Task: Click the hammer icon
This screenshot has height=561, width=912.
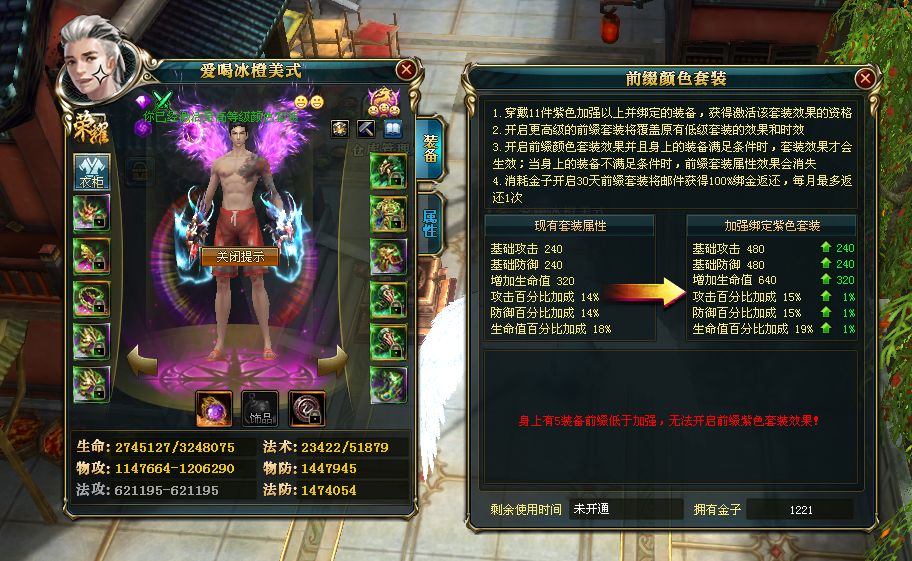Action: (x=366, y=129)
